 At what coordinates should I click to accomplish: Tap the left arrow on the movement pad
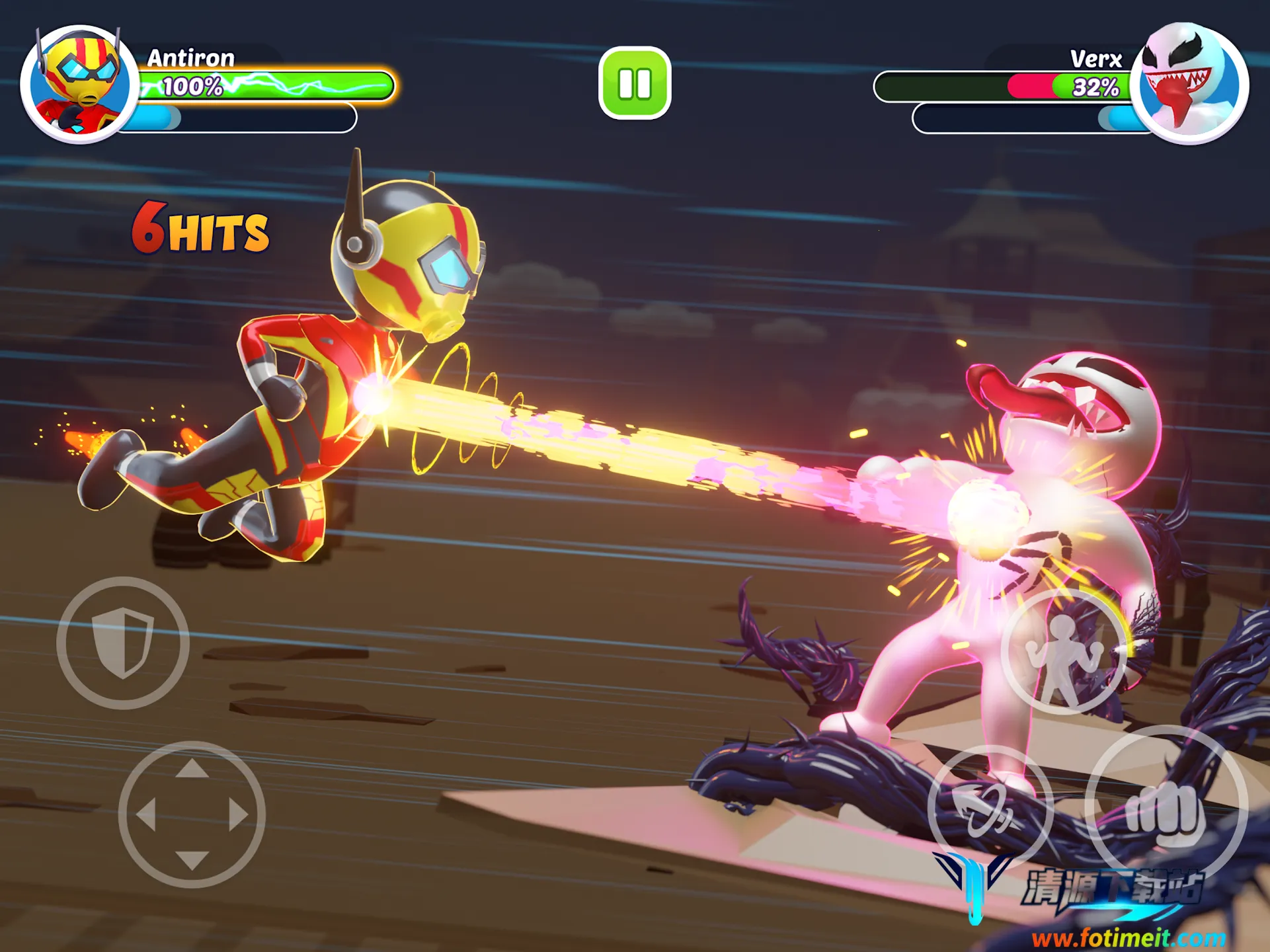click(146, 814)
